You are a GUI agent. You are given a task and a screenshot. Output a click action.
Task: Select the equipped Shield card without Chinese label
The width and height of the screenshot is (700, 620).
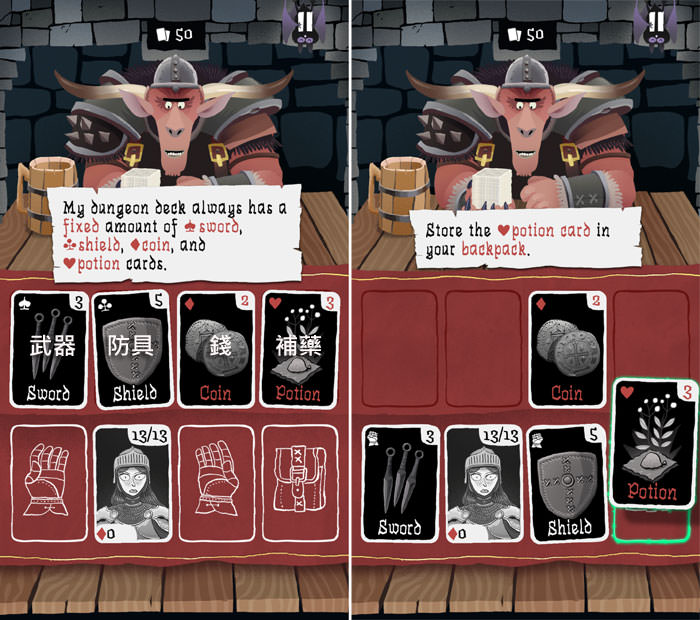click(565, 481)
